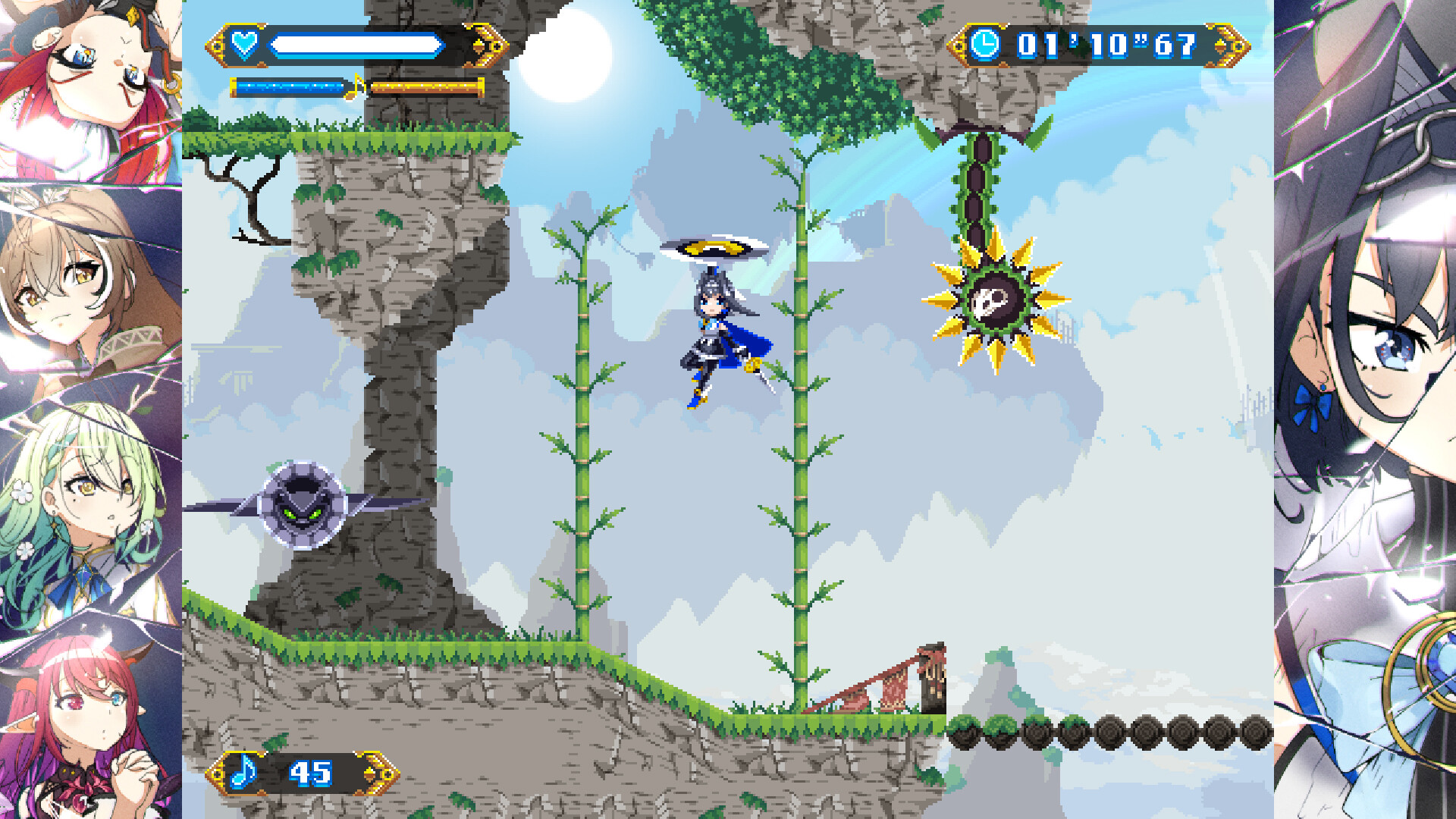Click the note icon between the two gauges
The height and width of the screenshot is (819, 1456).
coord(353,86)
